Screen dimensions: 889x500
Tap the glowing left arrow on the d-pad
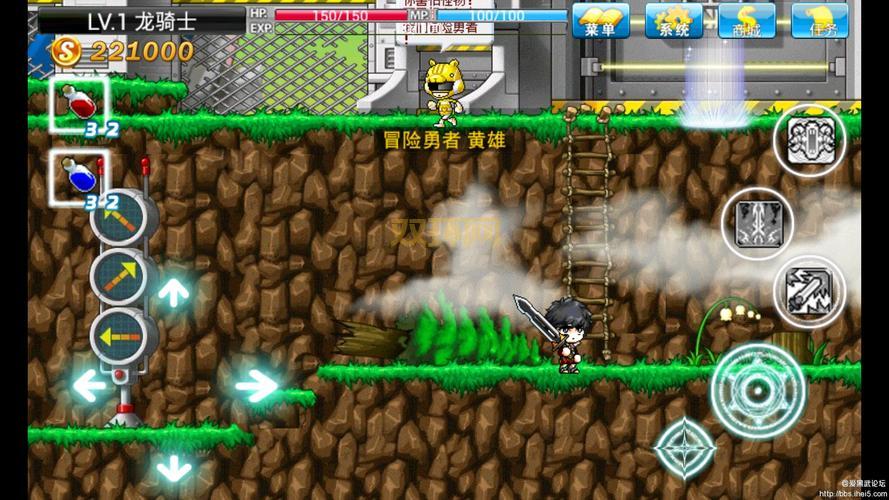pos(88,383)
